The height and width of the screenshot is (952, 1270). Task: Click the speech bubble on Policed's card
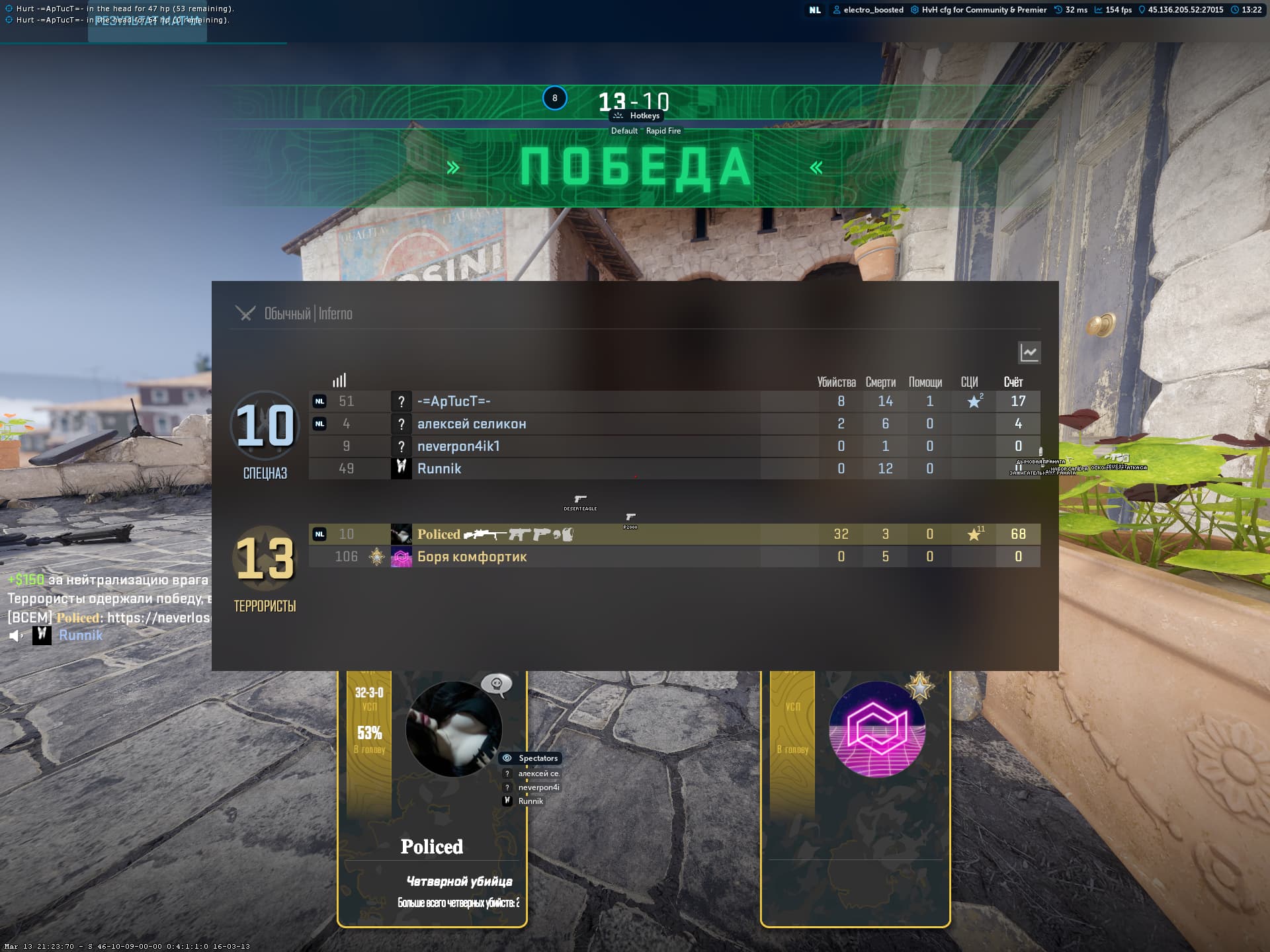point(496,684)
